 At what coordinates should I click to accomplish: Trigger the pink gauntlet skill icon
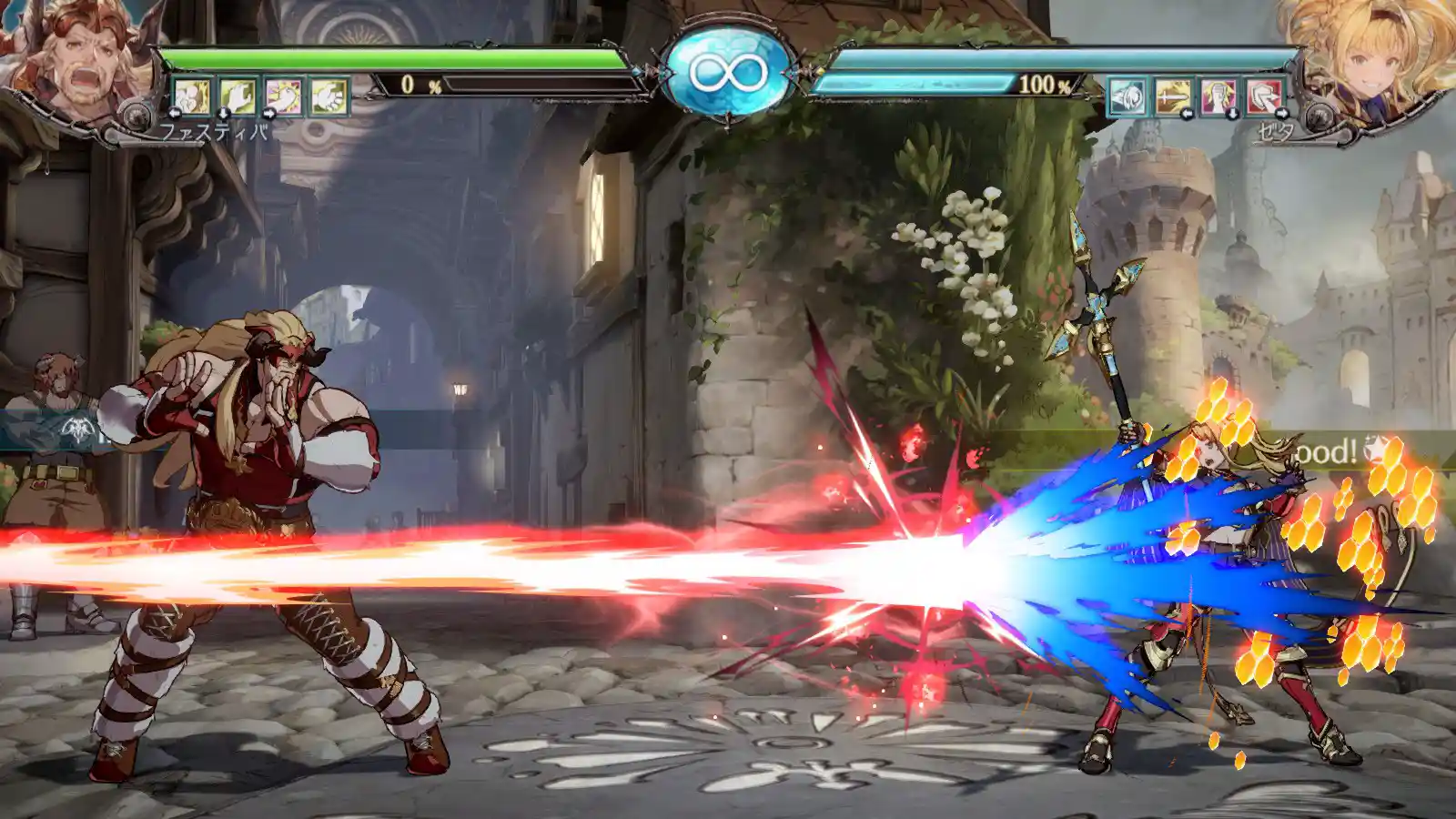(1218, 96)
